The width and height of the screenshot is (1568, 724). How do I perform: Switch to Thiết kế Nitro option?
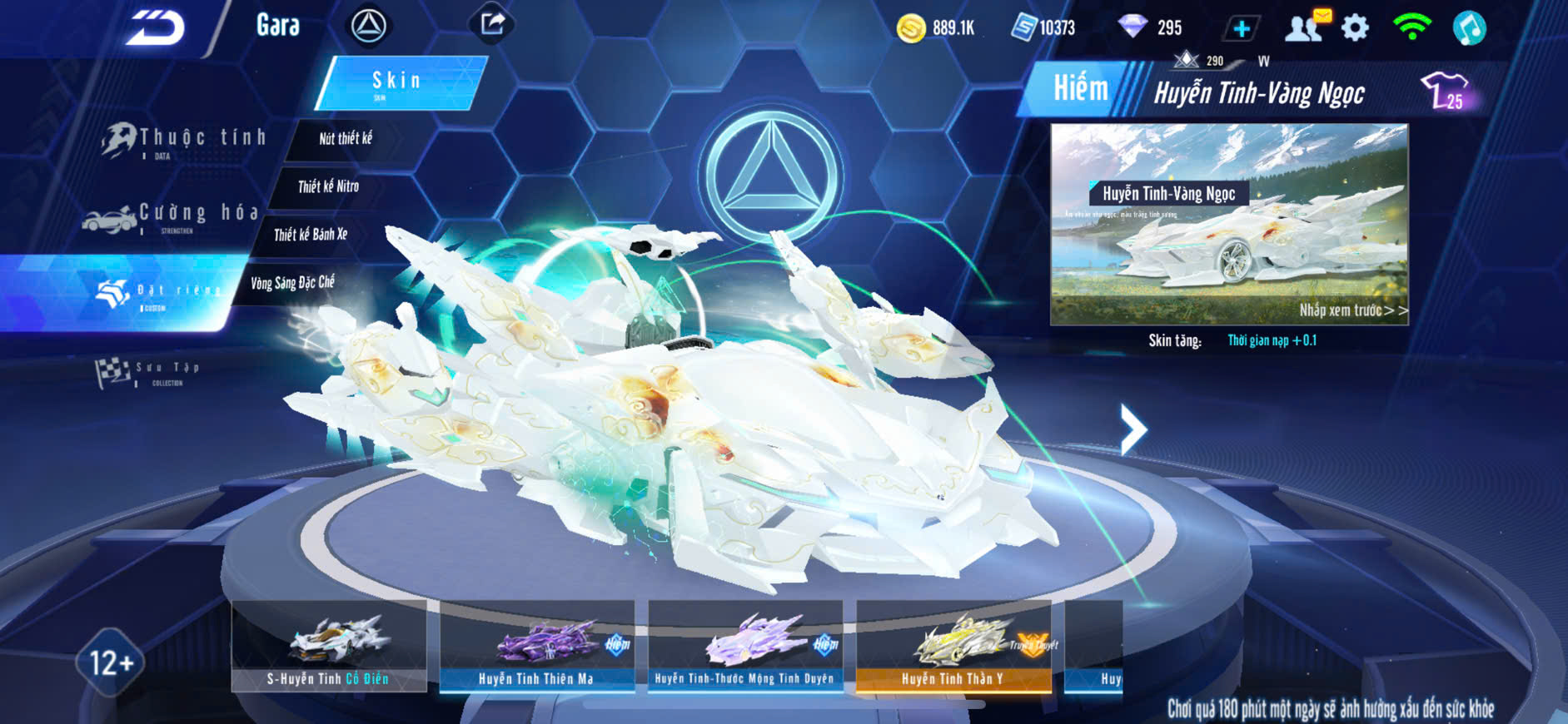pyautogui.click(x=328, y=186)
